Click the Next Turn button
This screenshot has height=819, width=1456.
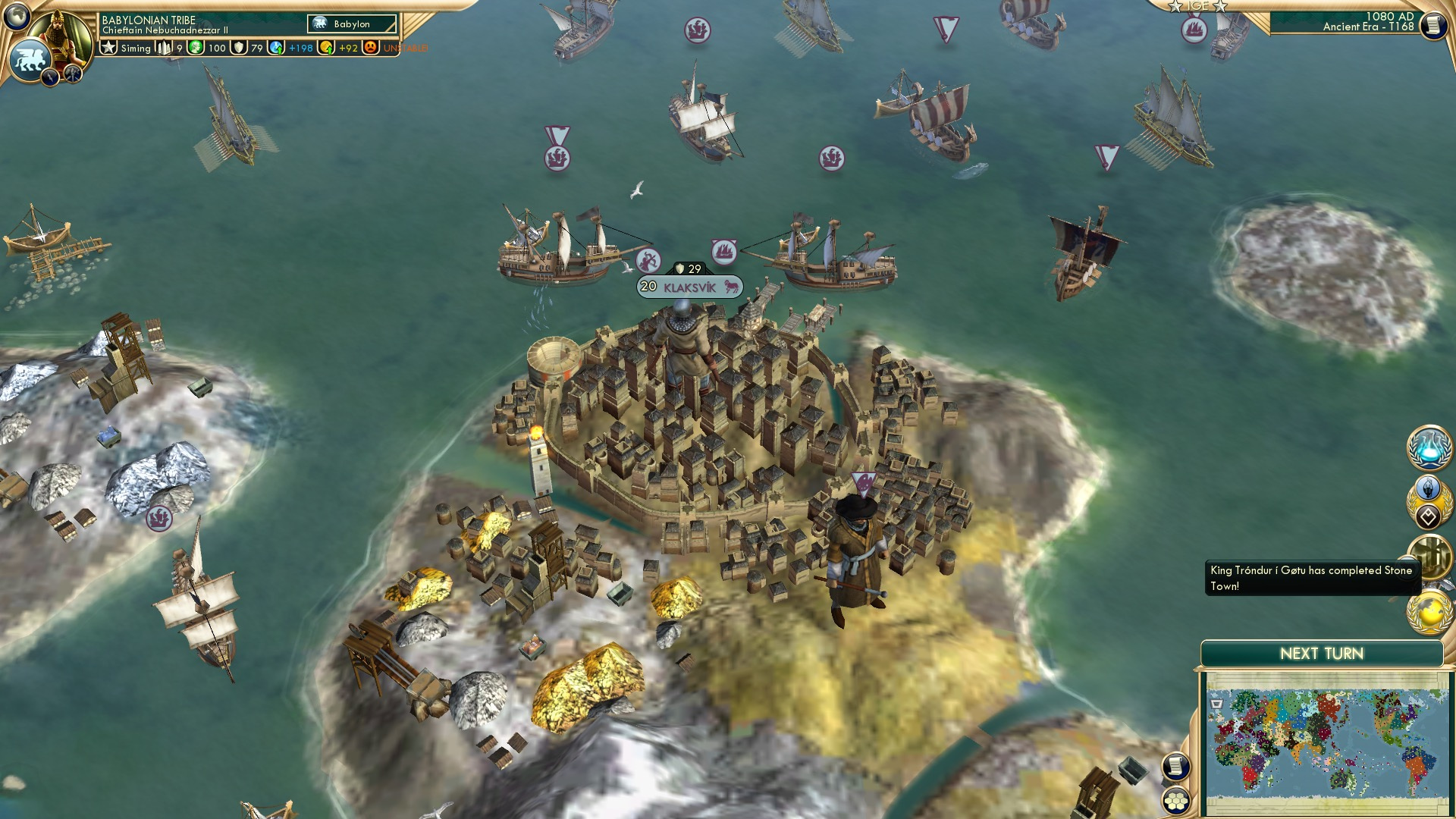point(1323,652)
